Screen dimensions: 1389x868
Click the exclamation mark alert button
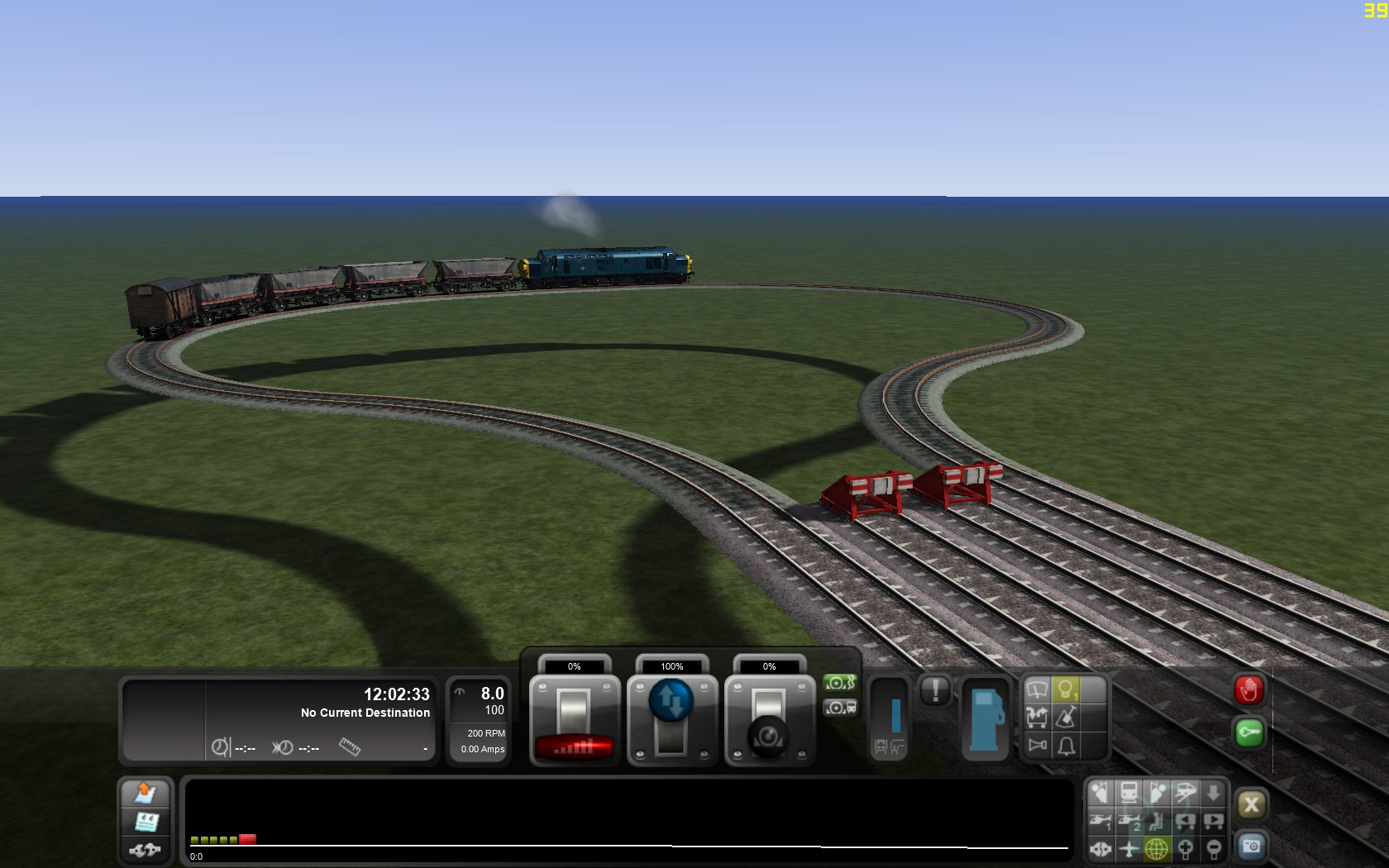935,690
